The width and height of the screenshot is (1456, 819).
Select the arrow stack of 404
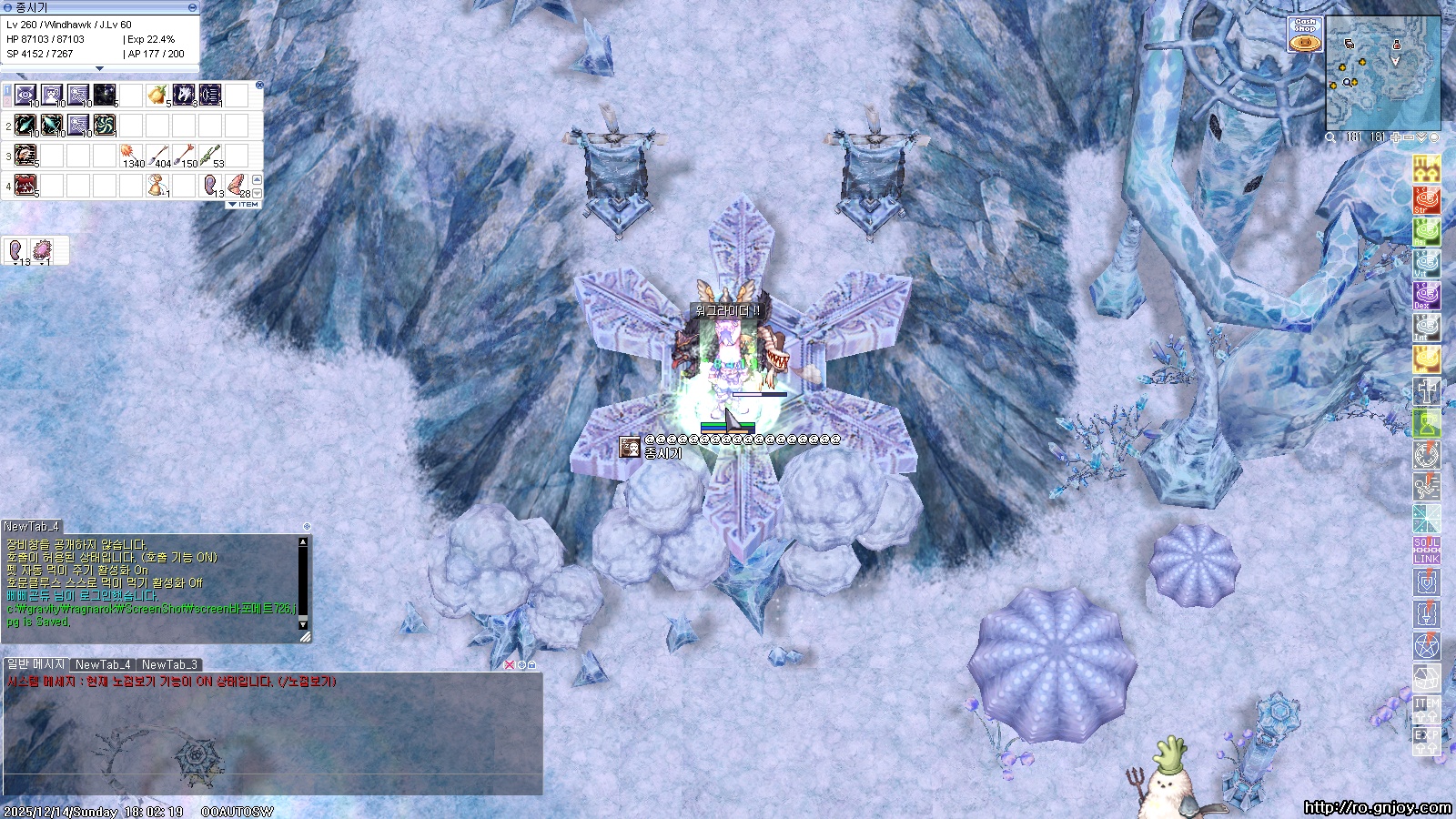click(158, 156)
